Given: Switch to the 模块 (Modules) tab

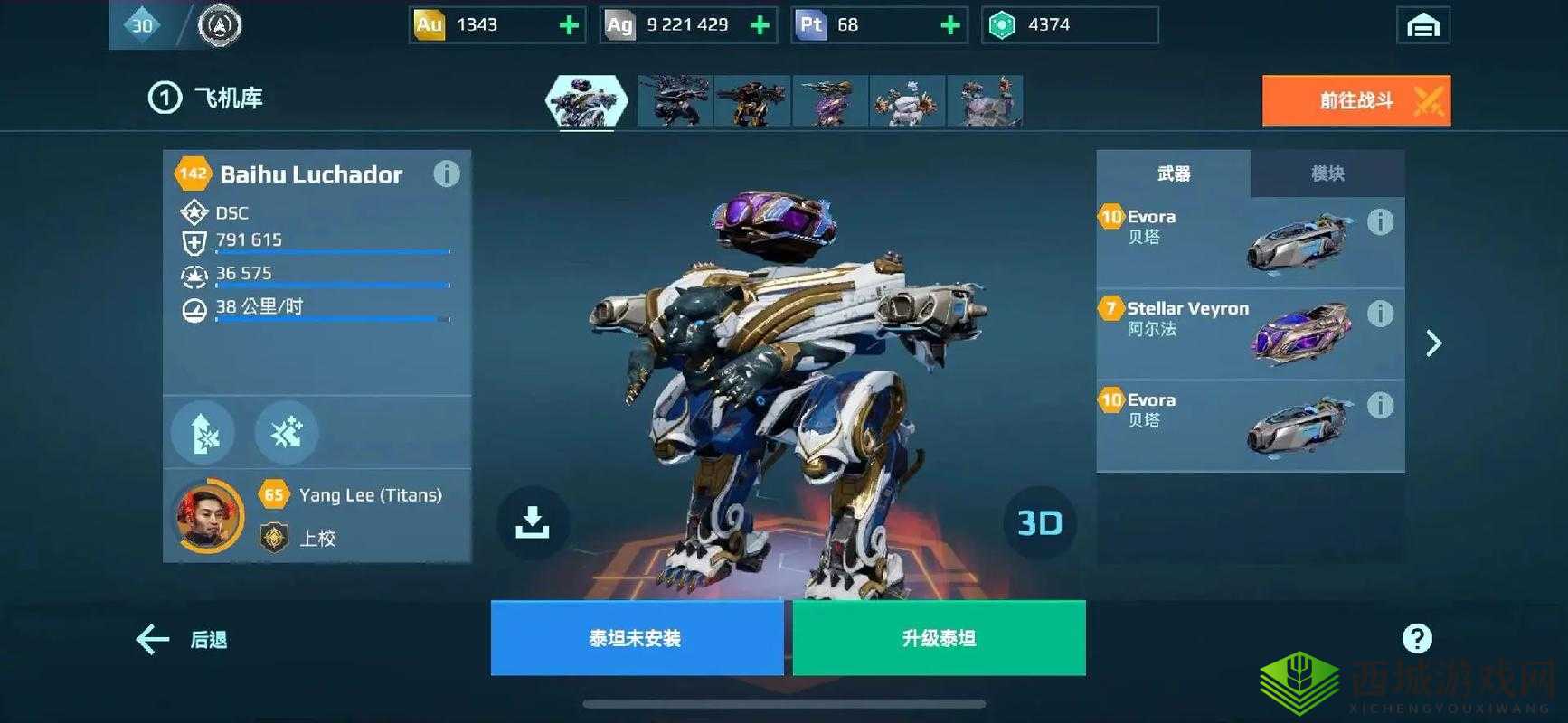Looking at the screenshot, I should 1327,173.
